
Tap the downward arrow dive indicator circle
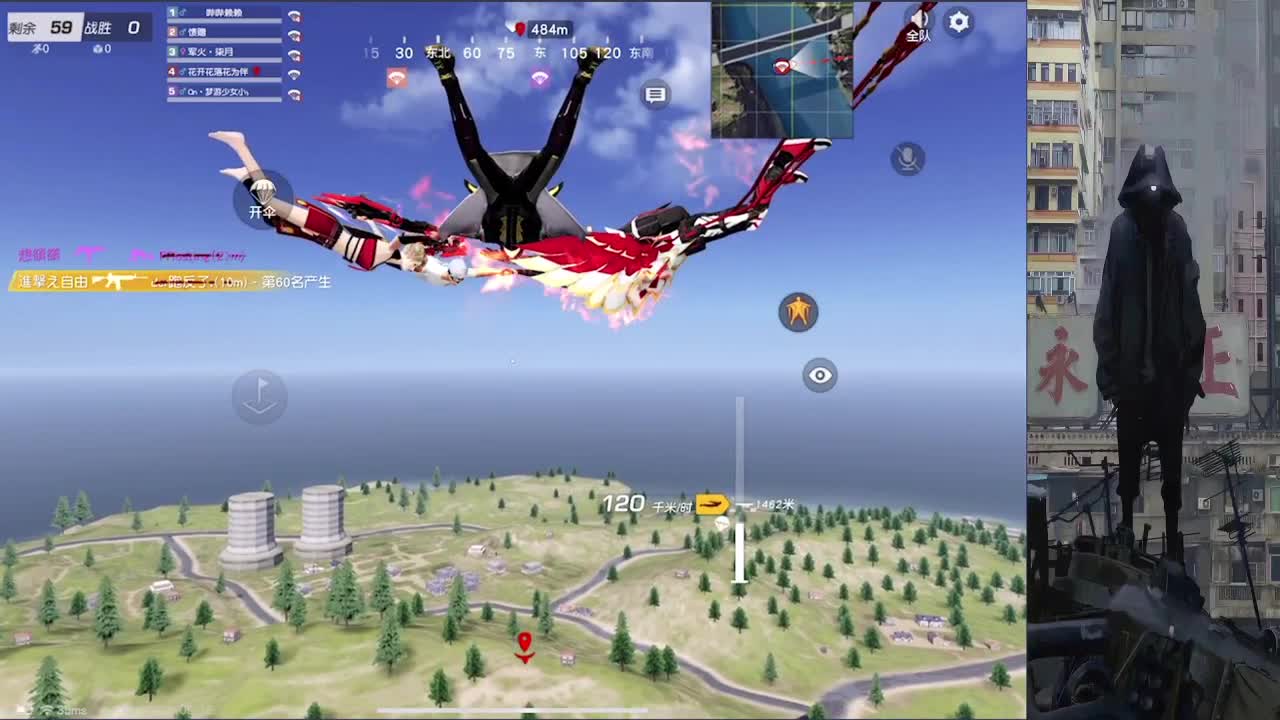(x=259, y=396)
